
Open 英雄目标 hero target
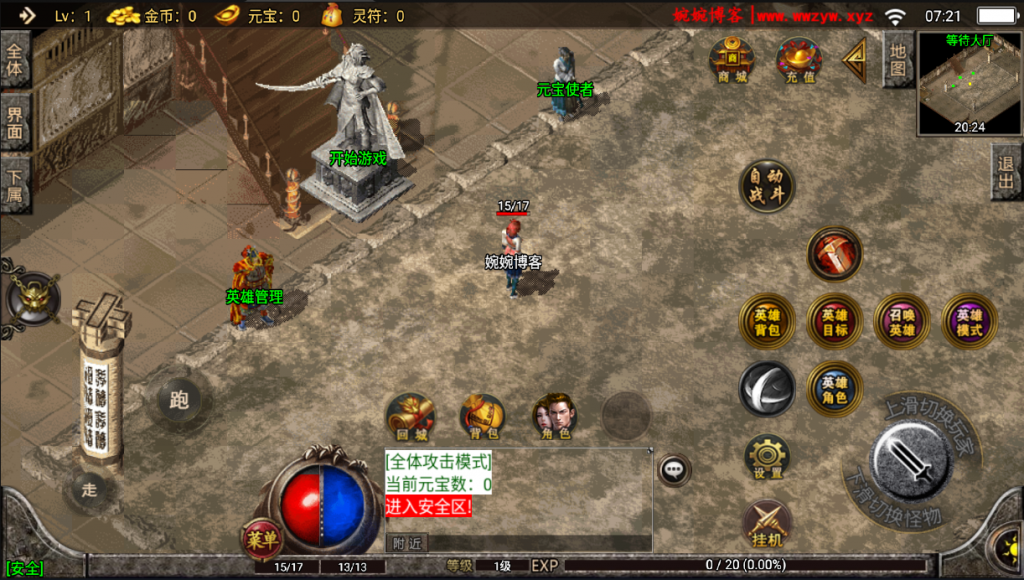point(835,321)
